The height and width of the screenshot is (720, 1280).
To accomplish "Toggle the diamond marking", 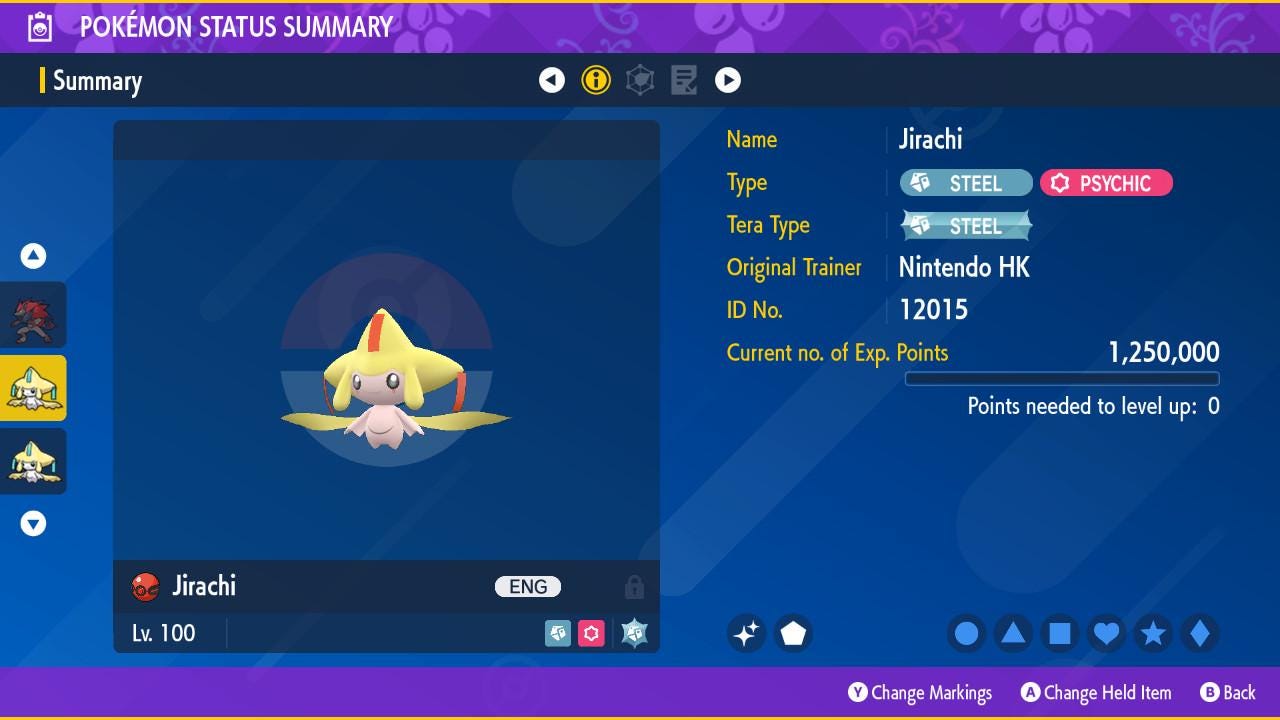I will tap(1199, 633).
